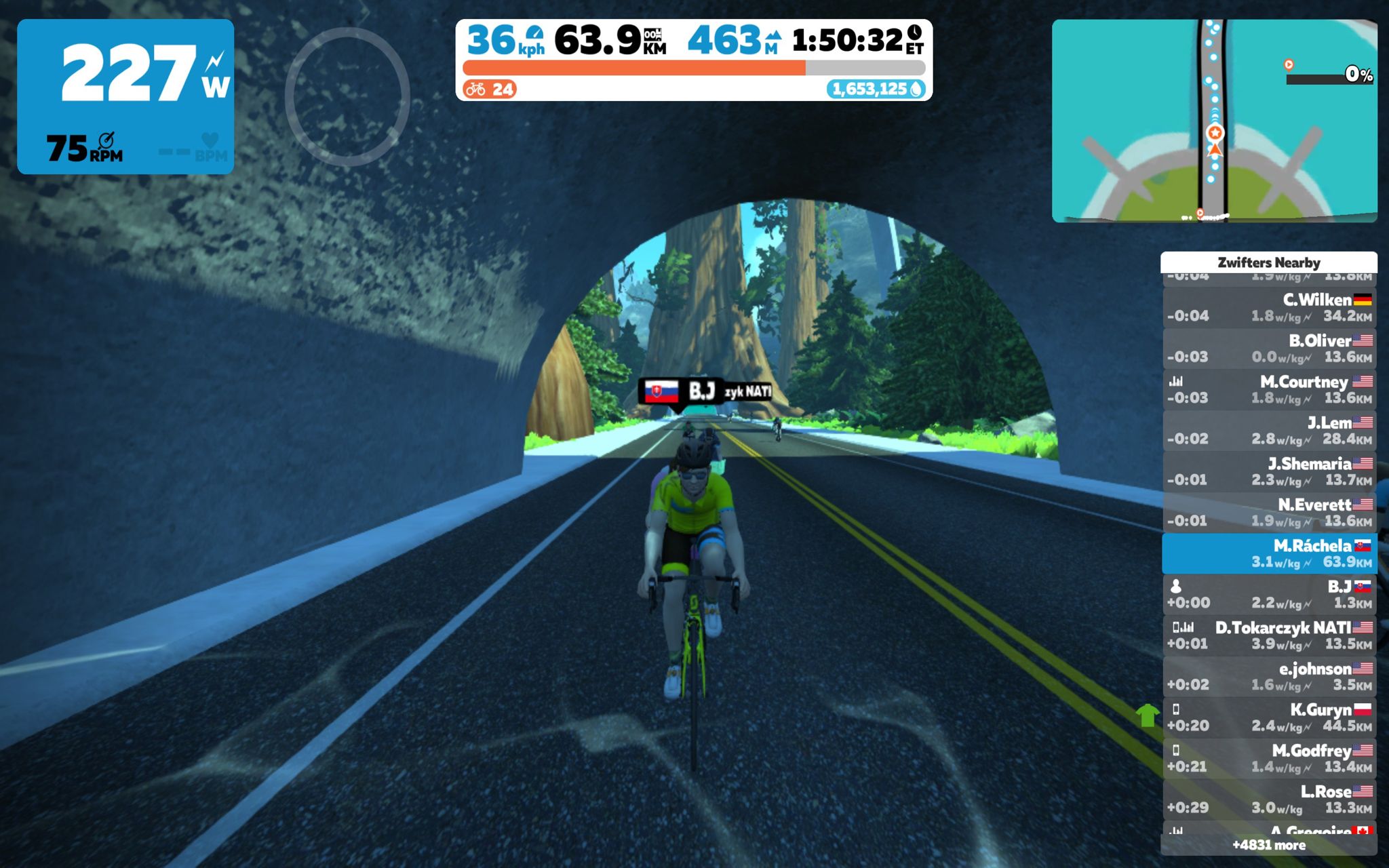
Task: Select C.Wilken in the Zwifters Nearby list
Action: tap(1268, 308)
